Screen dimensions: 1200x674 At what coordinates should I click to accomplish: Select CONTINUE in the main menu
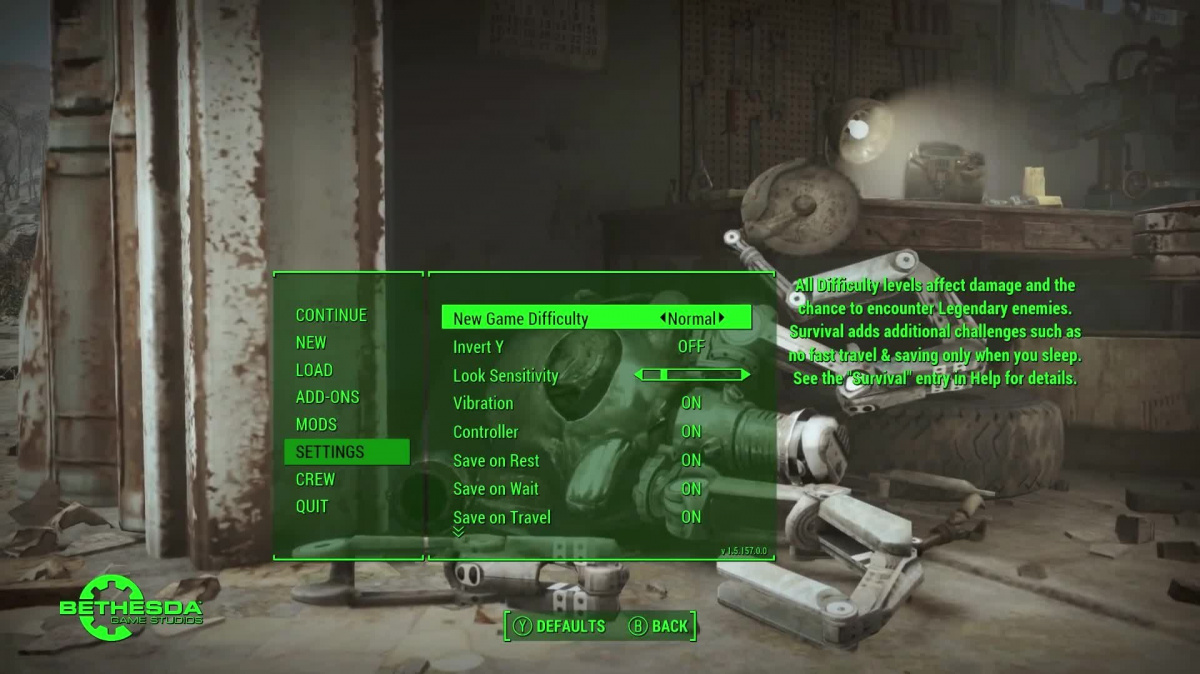click(331, 315)
